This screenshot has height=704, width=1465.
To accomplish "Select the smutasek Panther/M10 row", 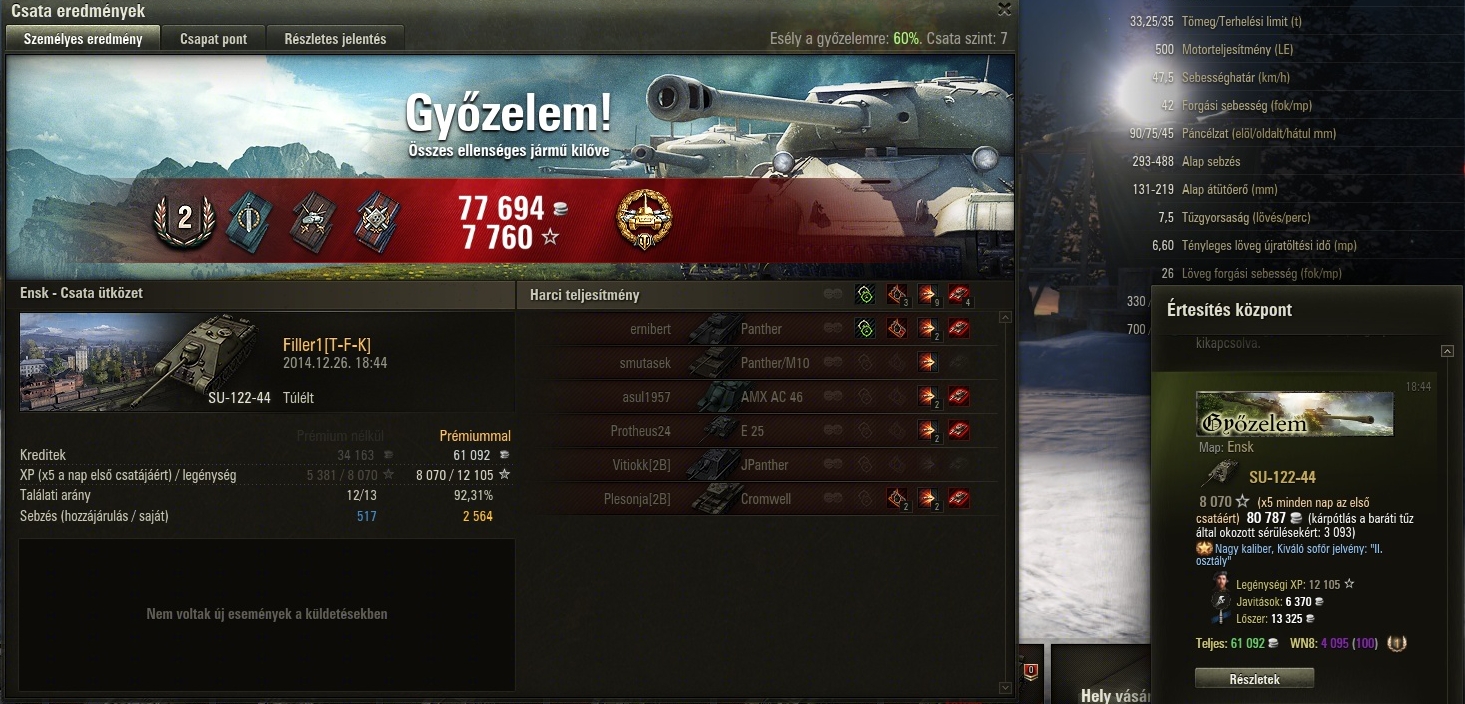I will tap(760, 363).
